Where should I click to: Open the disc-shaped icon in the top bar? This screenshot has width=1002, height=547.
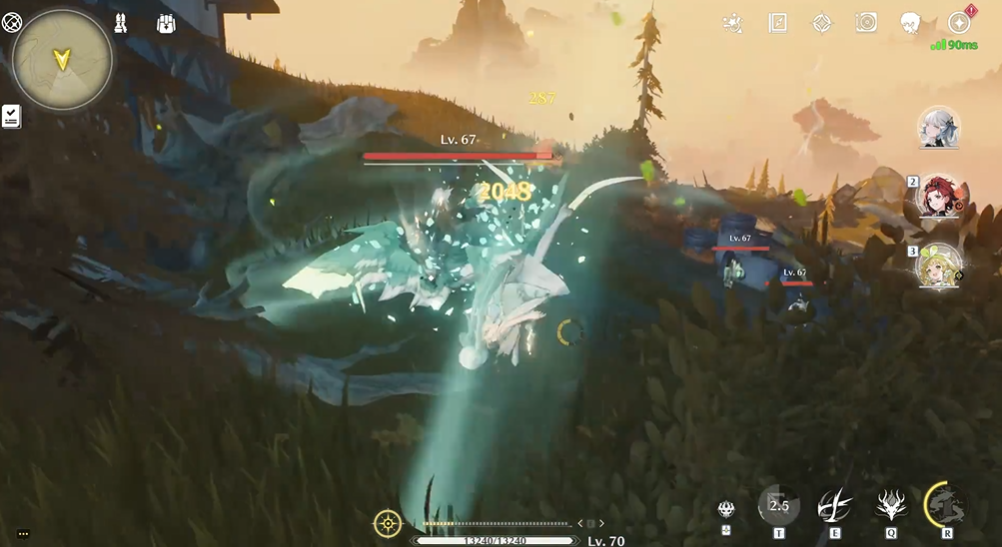coord(866,23)
